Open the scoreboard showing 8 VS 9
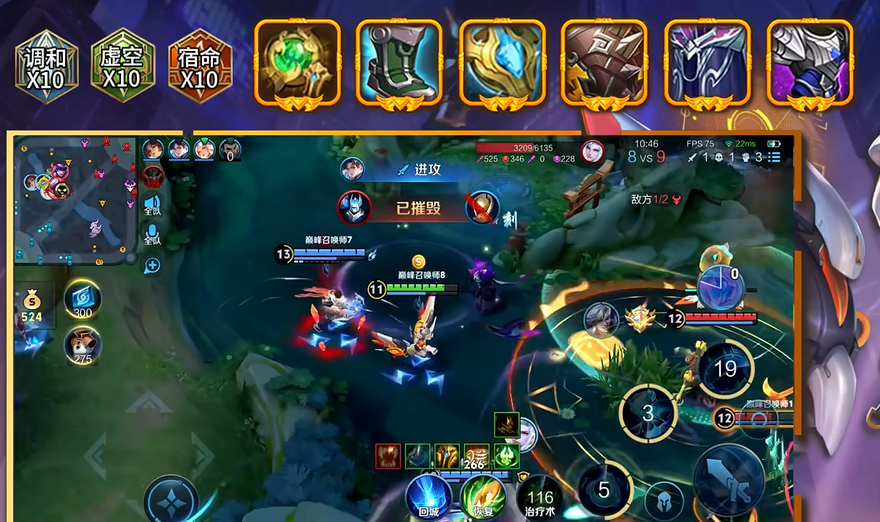The image size is (880, 522). click(646, 157)
